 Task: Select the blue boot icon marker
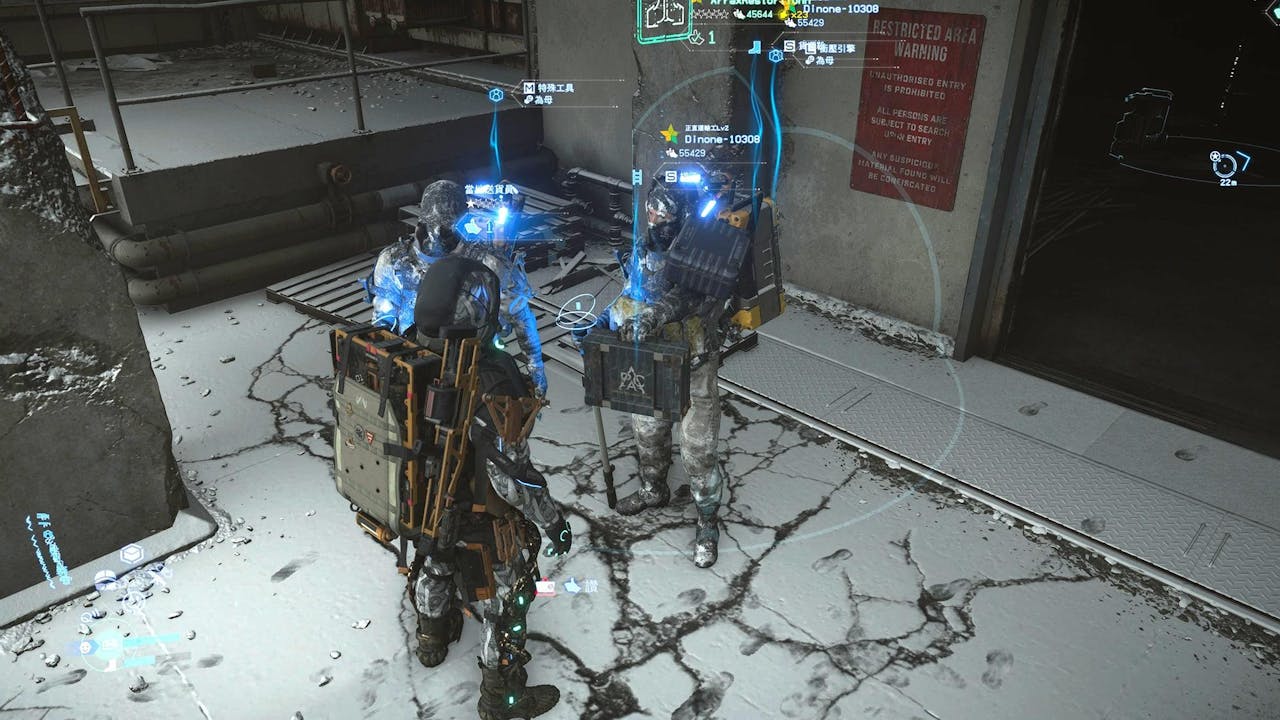(x=757, y=46)
